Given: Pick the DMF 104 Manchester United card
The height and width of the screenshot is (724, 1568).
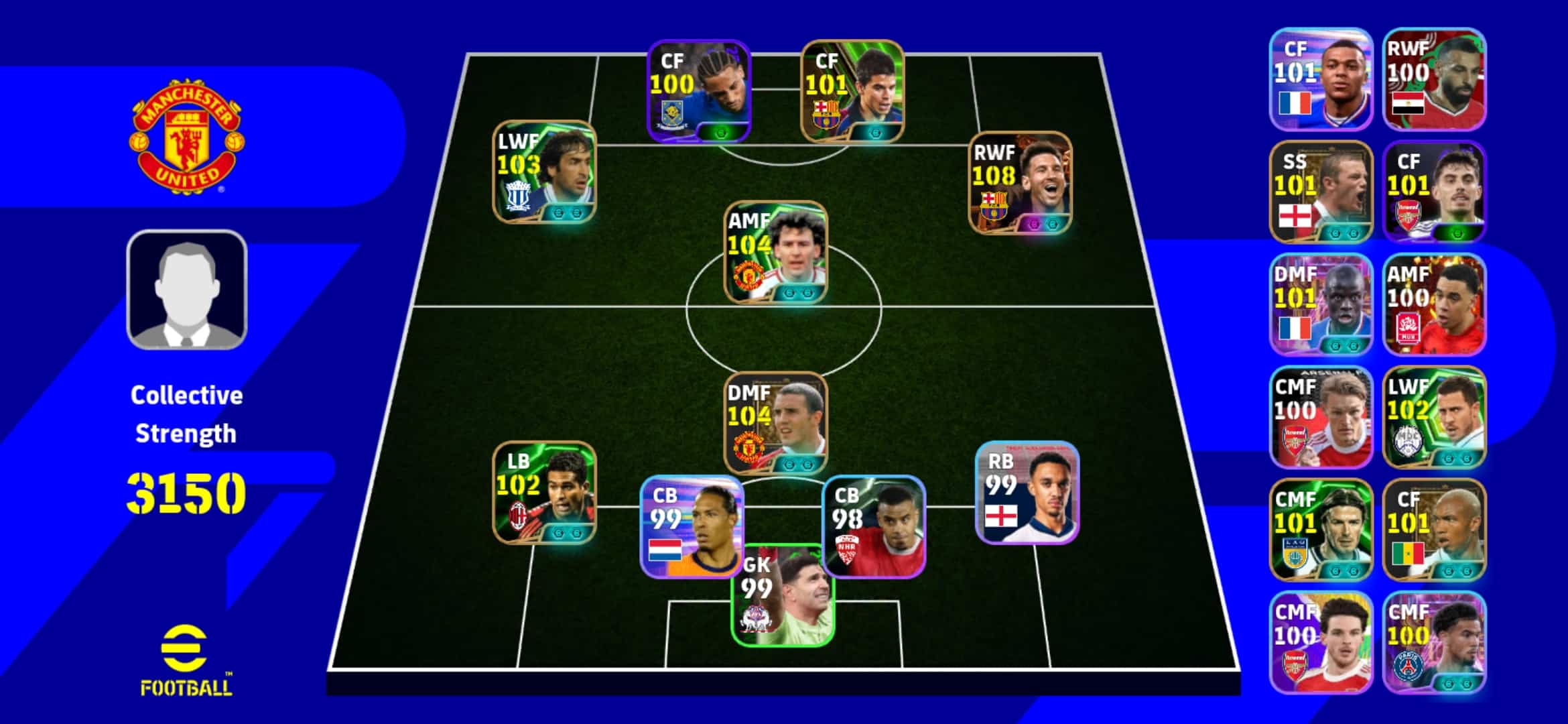Looking at the screenshot, I should (x=775, y=423).
